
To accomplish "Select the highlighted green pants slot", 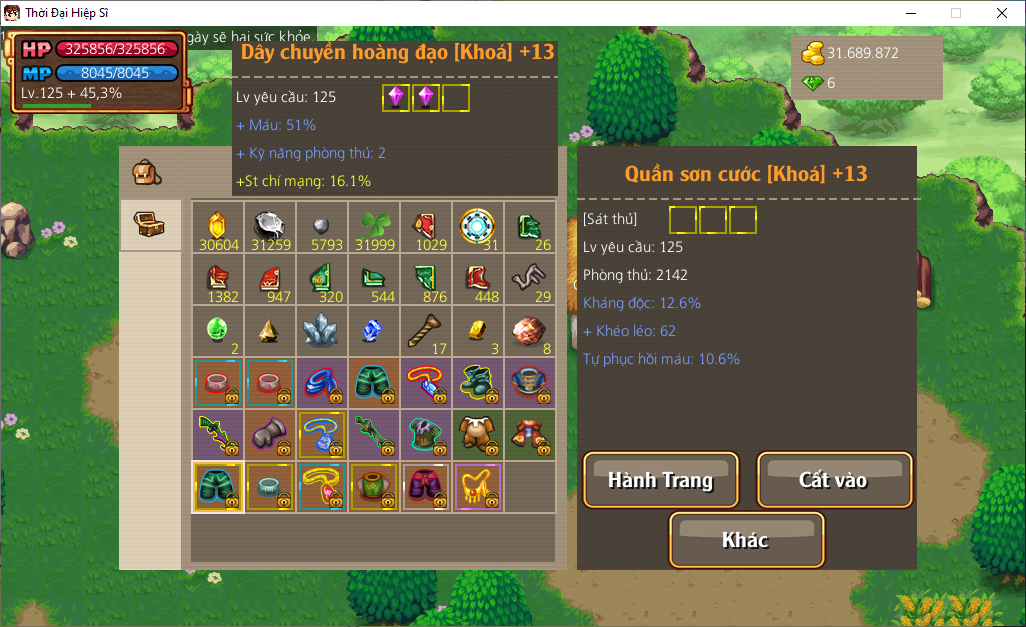I will tap(218, 487).
